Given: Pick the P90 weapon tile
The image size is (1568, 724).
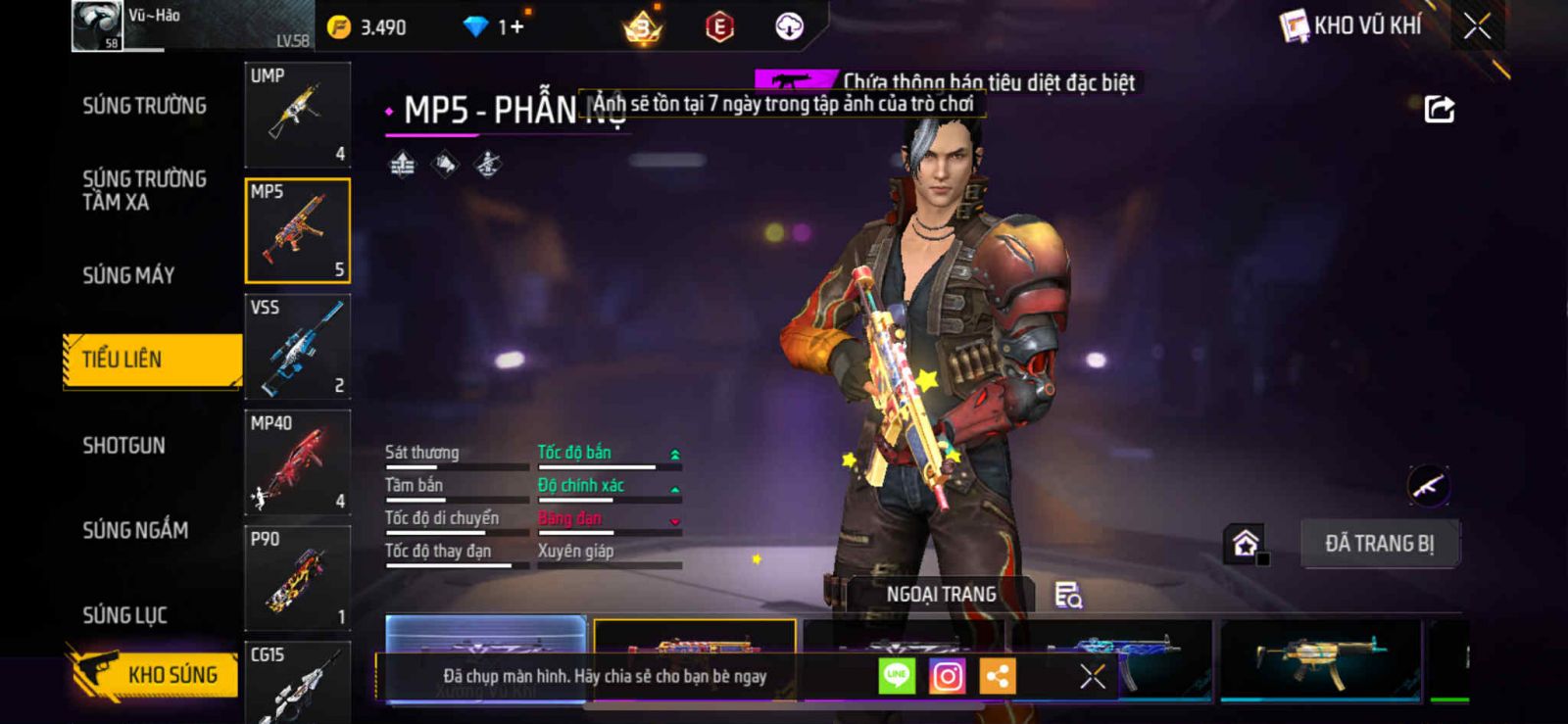Looking at the screenshot, I should (x=297, y=578).
